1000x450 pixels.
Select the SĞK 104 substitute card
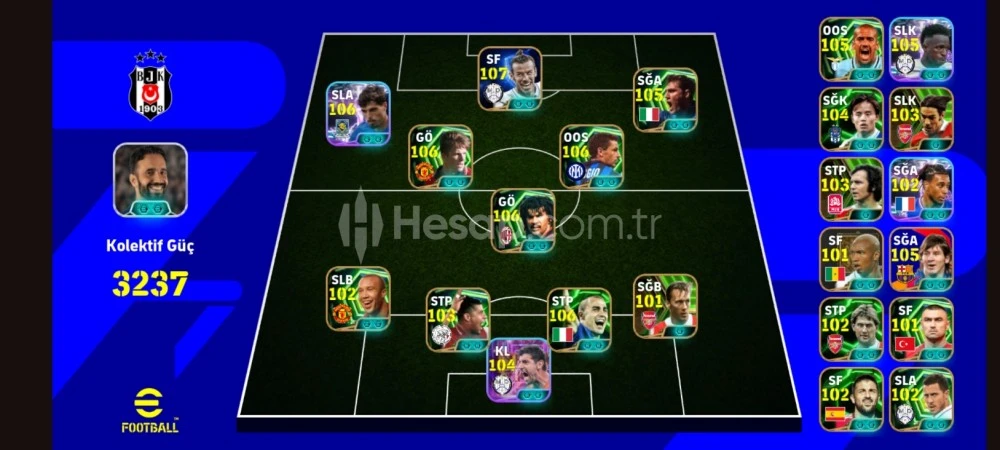click(851, 119)
